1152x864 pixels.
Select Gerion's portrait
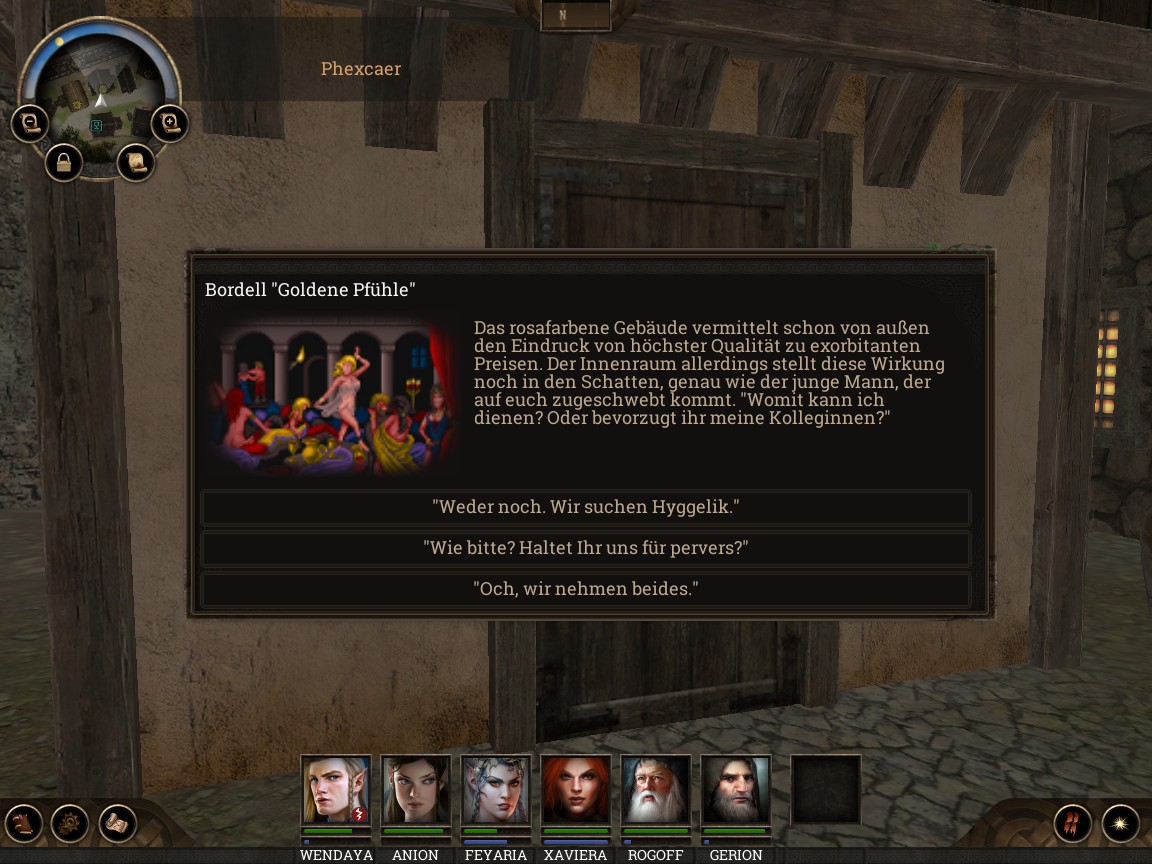pyautogui.click(x=736, y=790)
